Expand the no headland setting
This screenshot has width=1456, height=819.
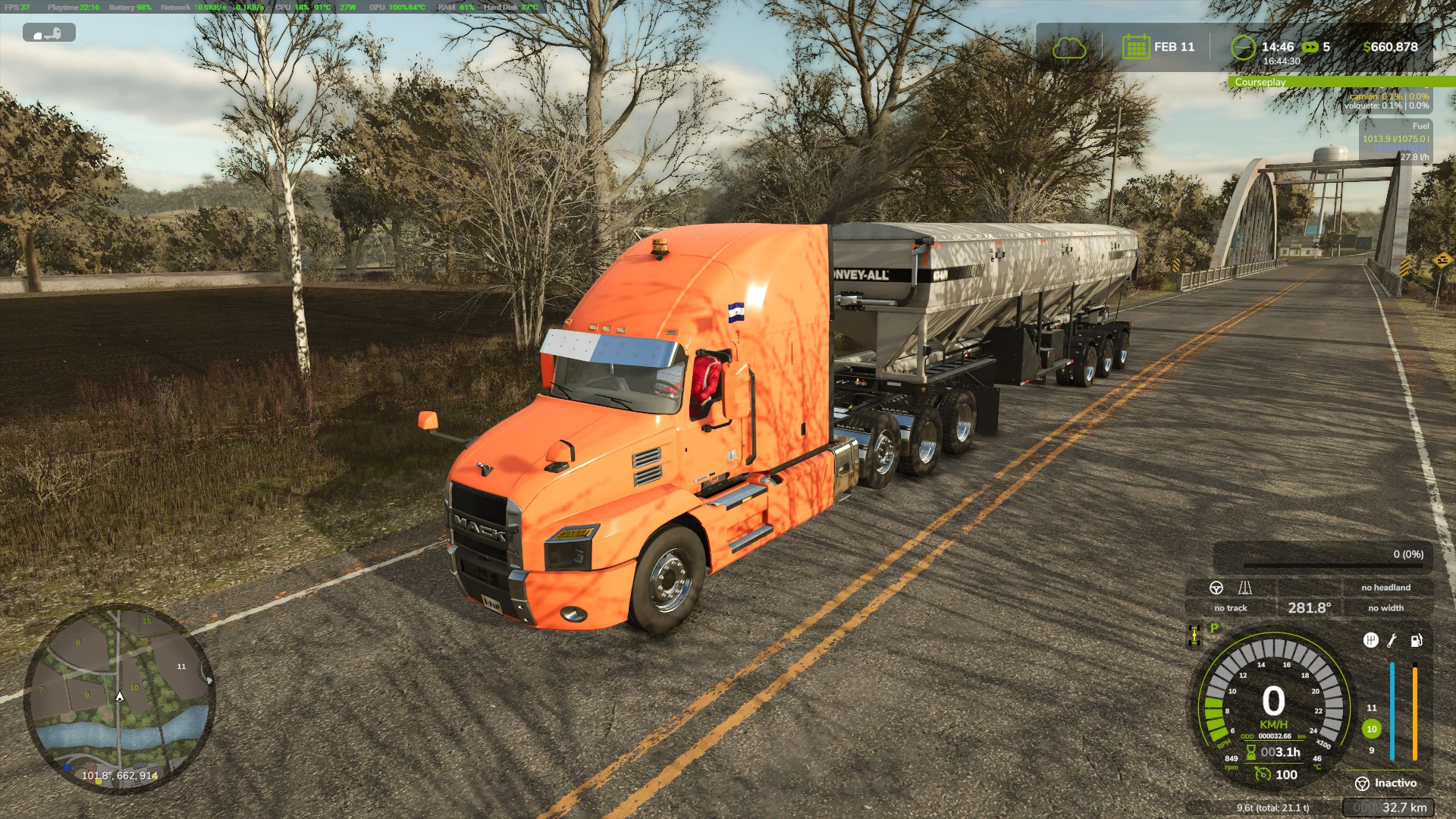(1388, 587)
